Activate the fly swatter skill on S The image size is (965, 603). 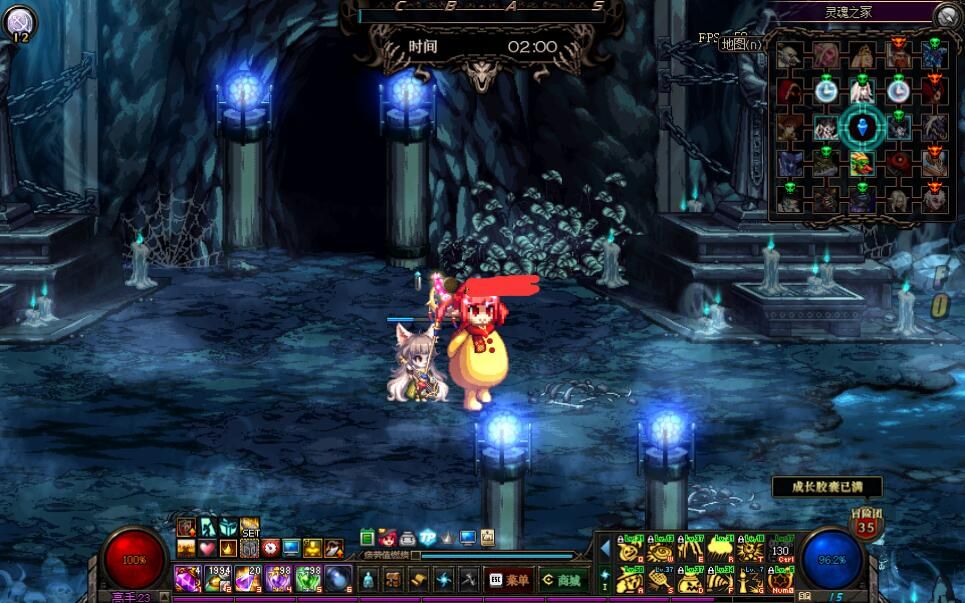pyautogui.click(x=659, y=580)
